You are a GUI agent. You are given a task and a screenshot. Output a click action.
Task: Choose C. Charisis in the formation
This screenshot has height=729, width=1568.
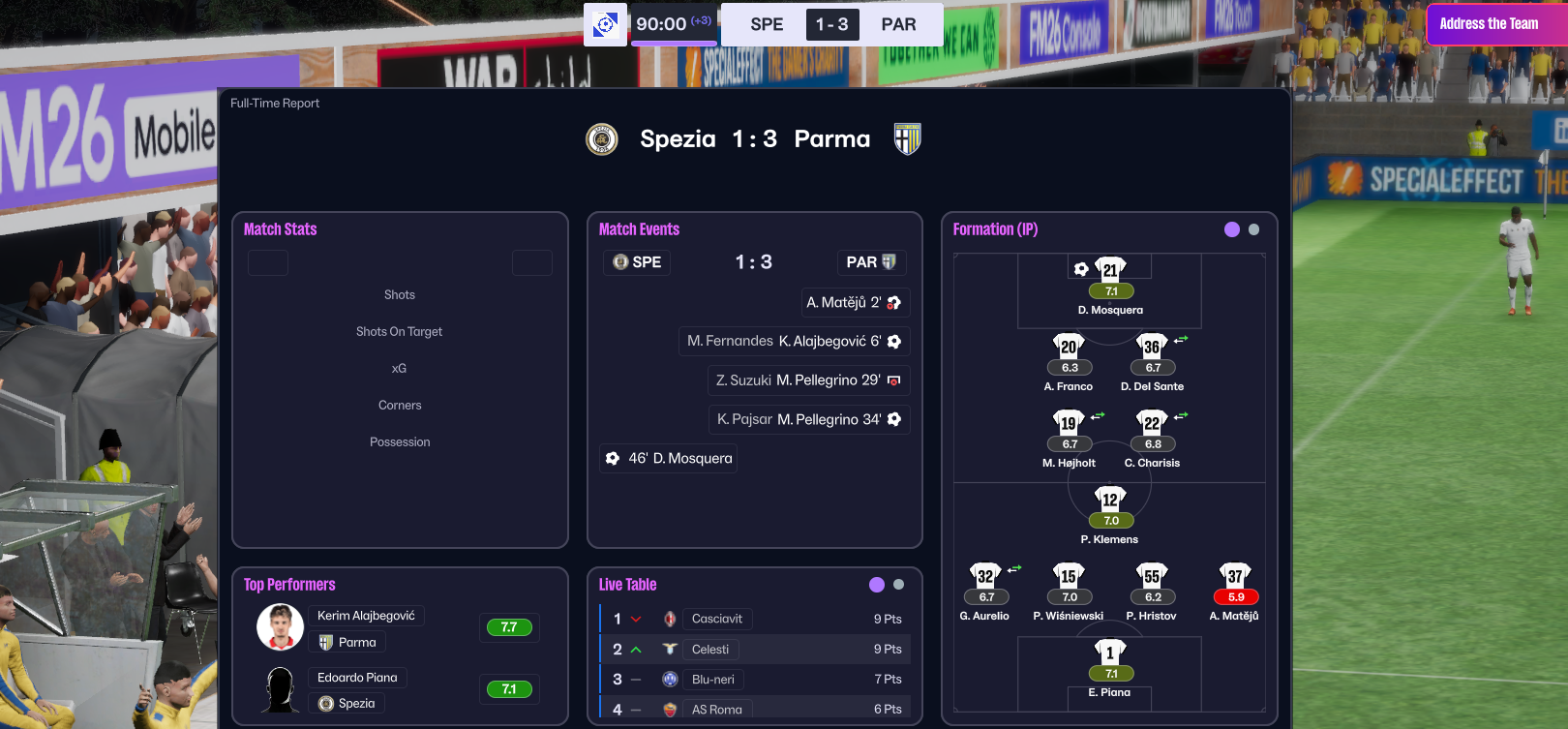pos(1152,423)
